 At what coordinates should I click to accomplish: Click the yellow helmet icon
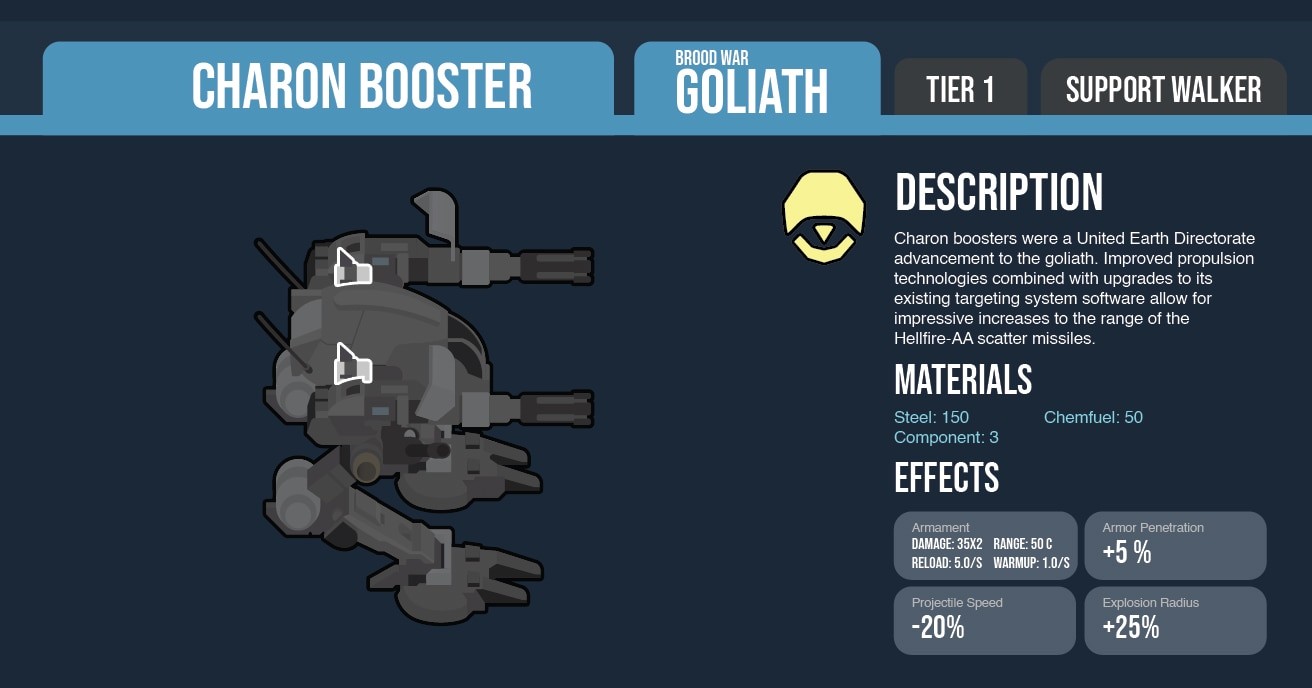coord(823,217)
